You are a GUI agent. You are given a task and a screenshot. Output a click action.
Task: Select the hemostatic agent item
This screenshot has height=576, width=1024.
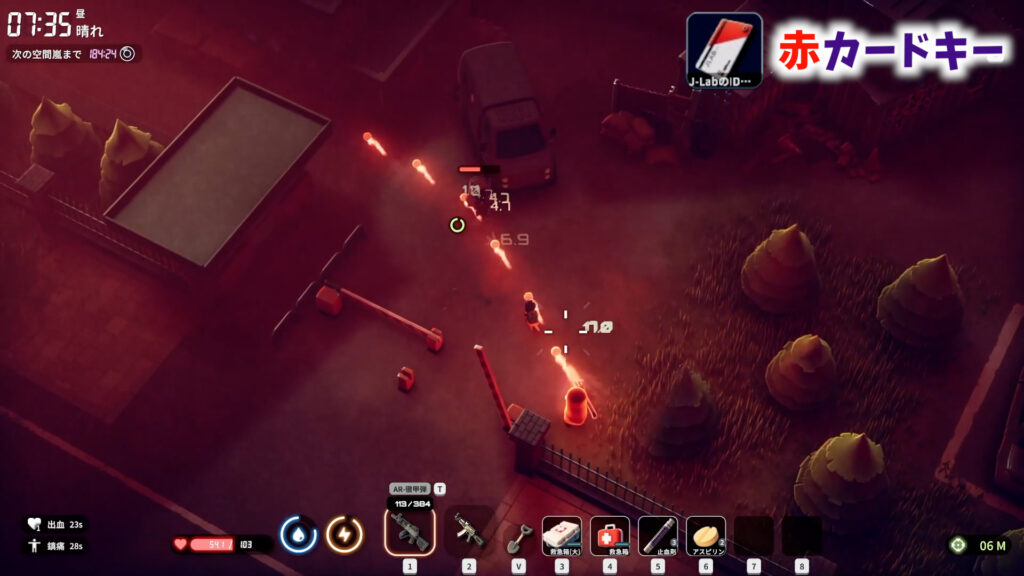pos(657,535)
